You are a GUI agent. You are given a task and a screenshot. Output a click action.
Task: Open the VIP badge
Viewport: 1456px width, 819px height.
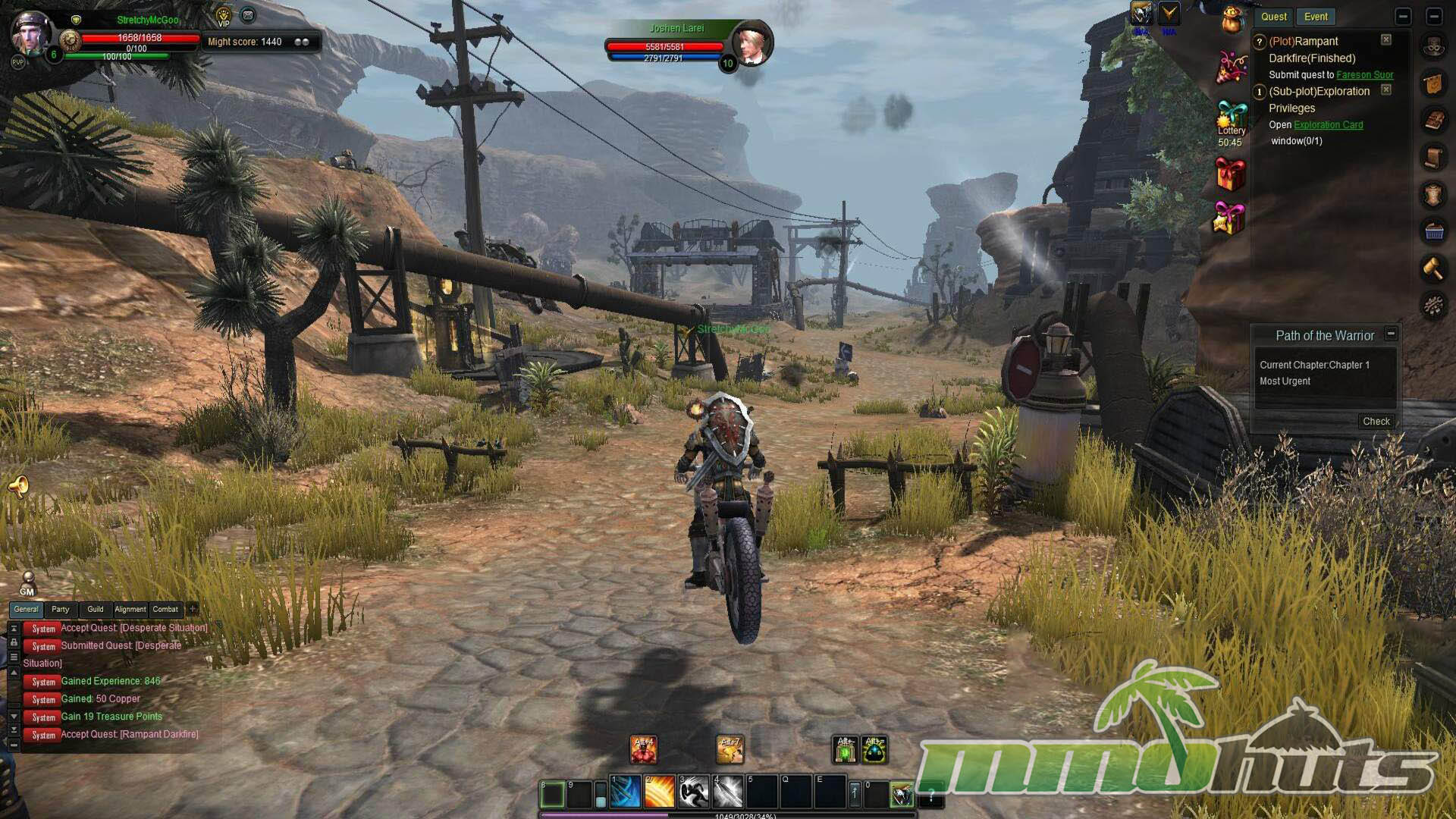click(x=224, y=16)
